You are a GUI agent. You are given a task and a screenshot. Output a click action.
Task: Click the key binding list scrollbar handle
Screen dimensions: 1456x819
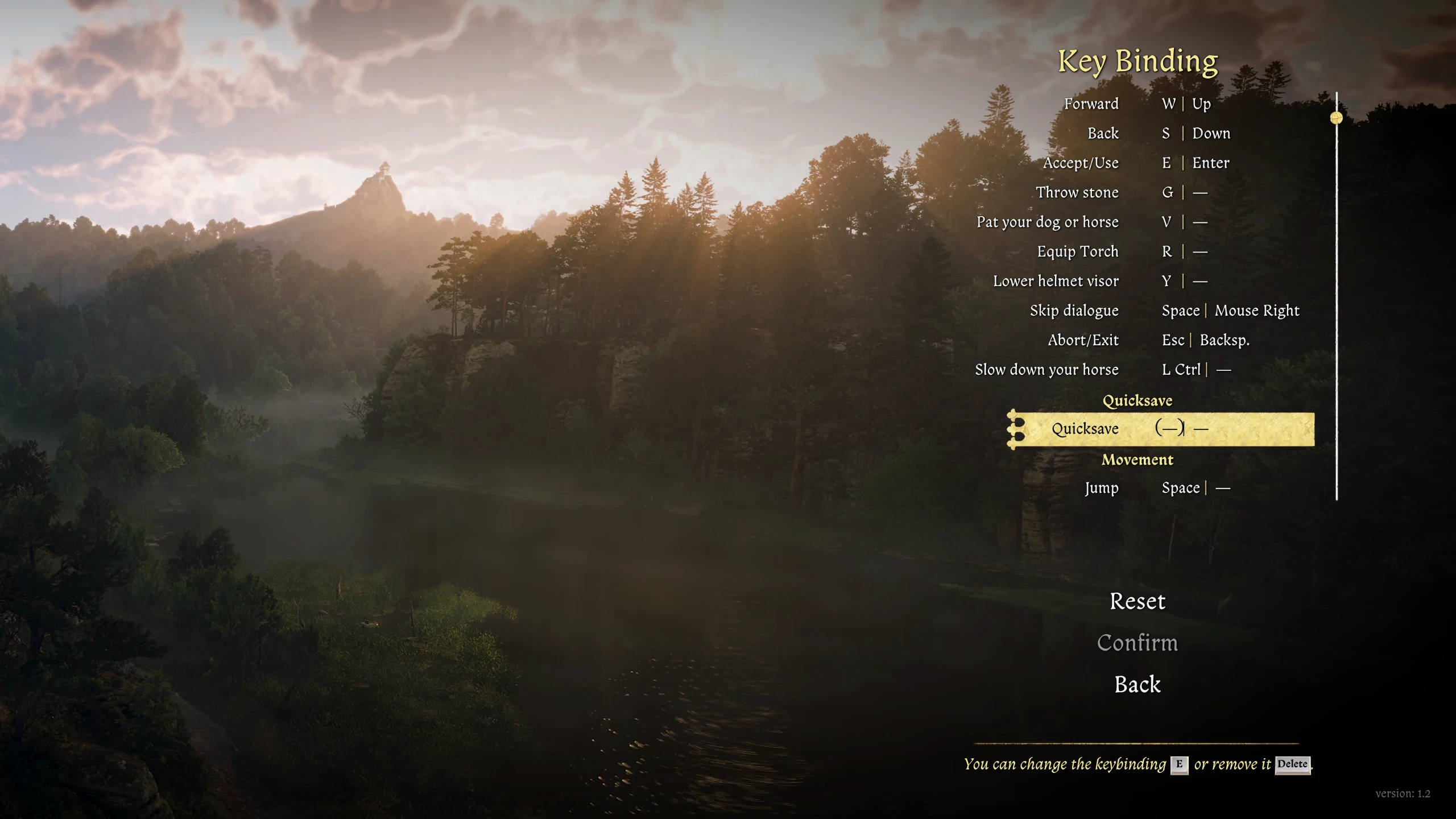point(1336,118)
